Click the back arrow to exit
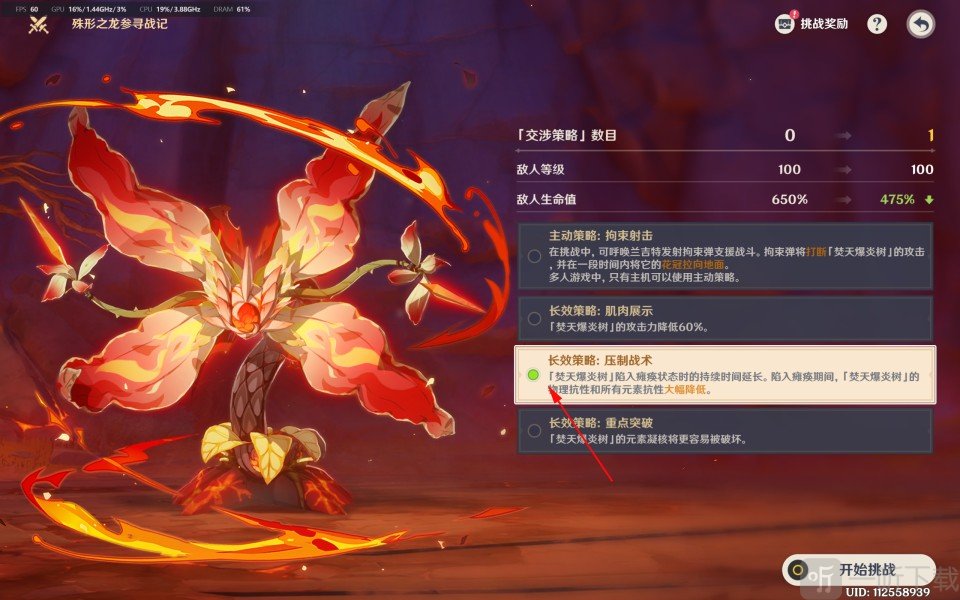960x600 pixels. (x=920, y=24)
